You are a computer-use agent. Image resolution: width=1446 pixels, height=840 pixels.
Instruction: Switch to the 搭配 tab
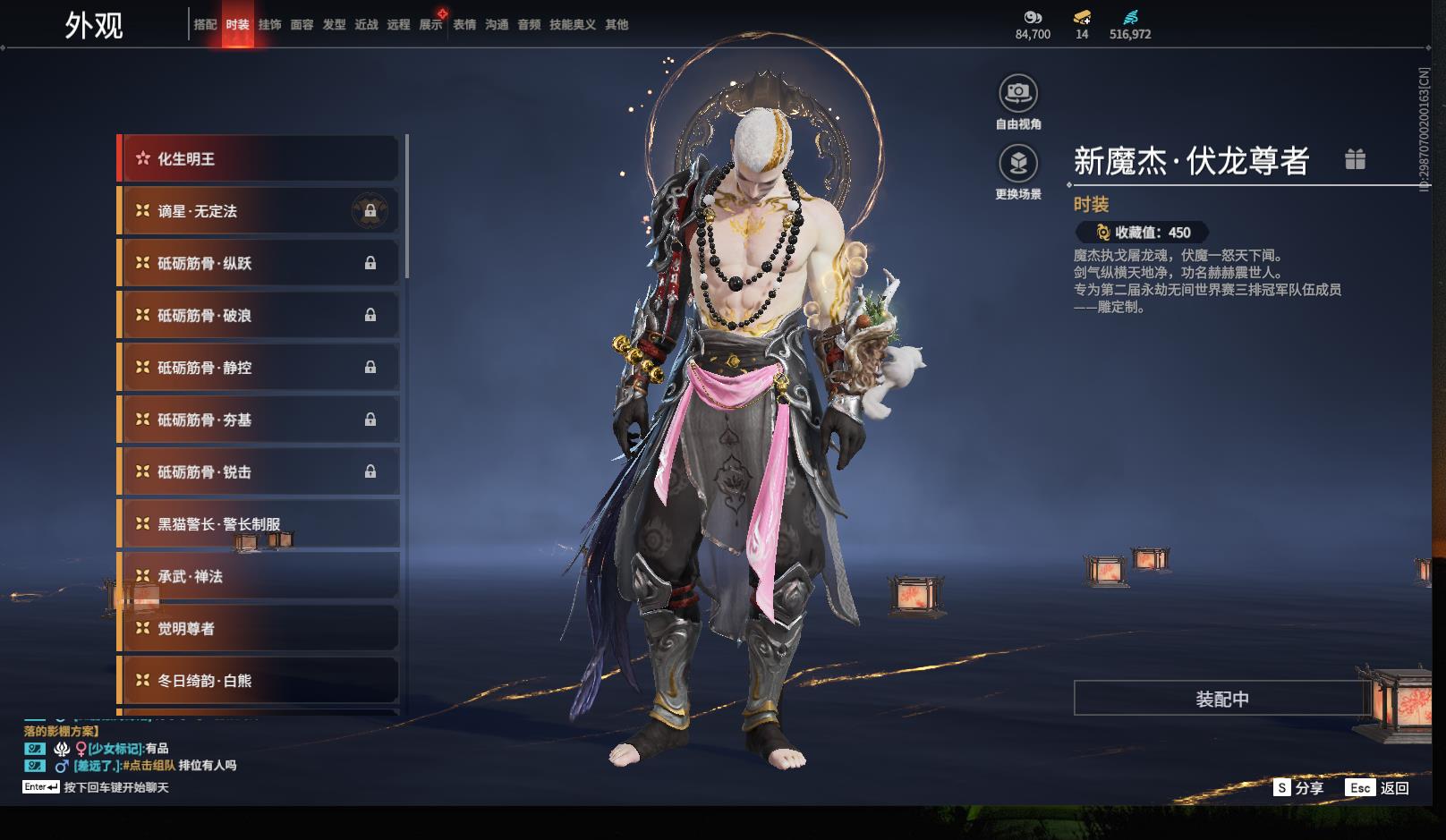(x=205, y=25)
